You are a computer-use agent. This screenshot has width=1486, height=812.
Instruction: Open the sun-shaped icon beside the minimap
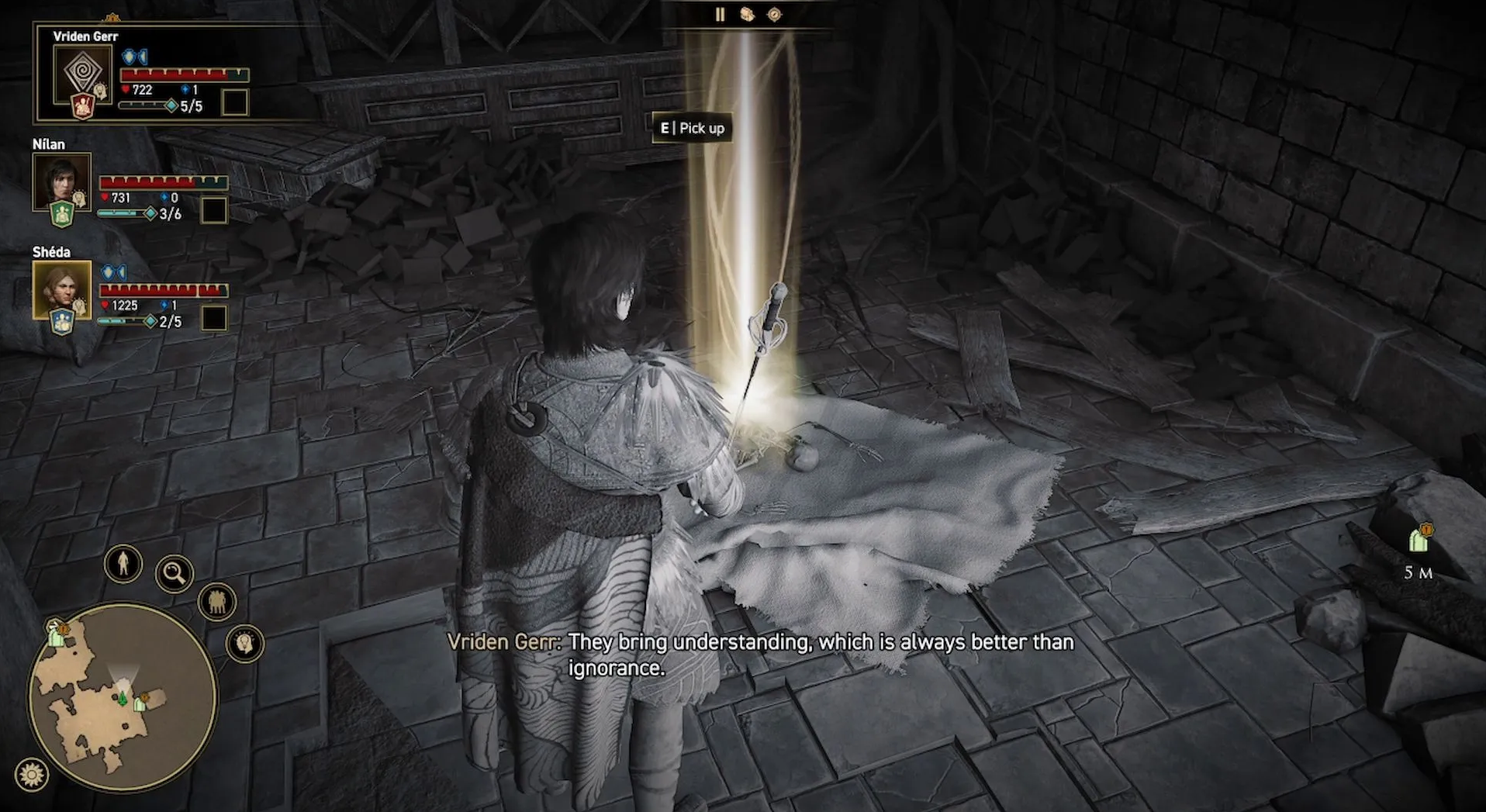32,774
